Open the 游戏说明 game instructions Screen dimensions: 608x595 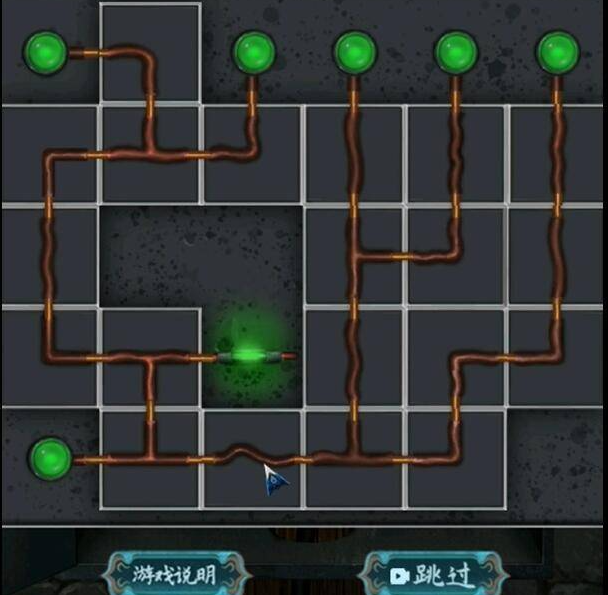(x=174, y=574)
